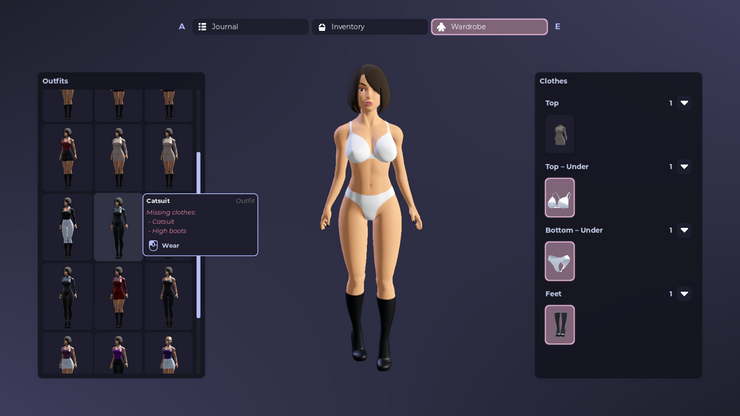Select the Catsuit outfit thumbnail
Viewport: 740px width, 416px height.
coord(118,227)
